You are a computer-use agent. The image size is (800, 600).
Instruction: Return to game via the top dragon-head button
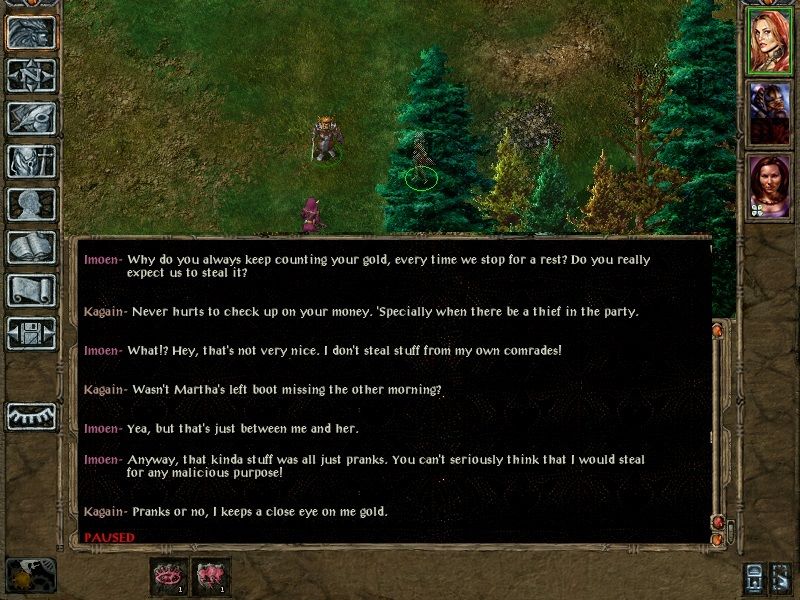click(31, 32)
